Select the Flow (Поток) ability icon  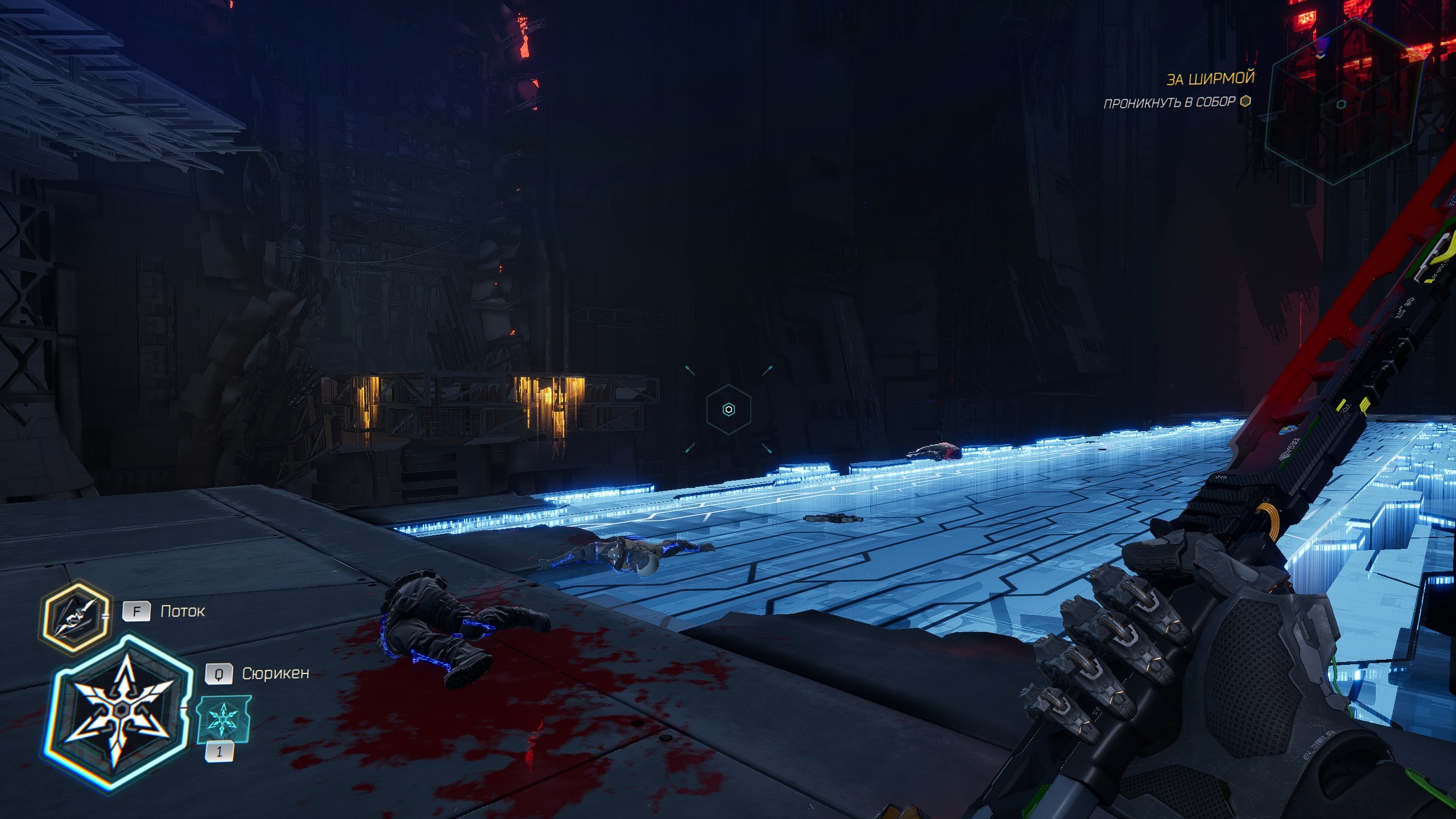click(75, 616)
